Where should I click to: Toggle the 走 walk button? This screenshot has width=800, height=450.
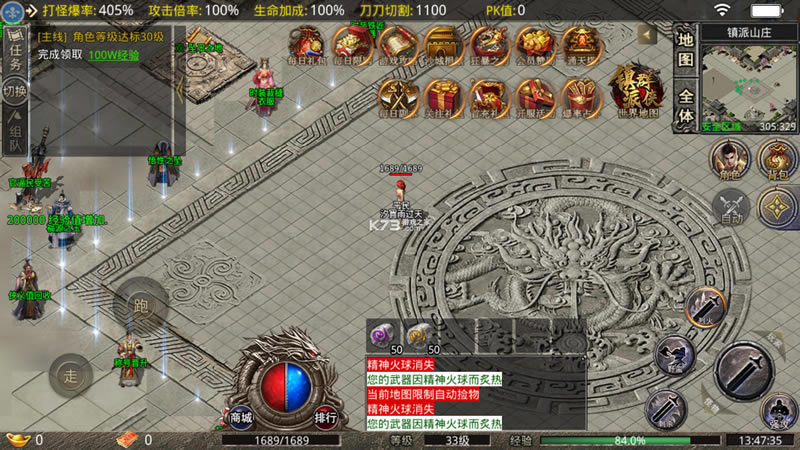[71, 376]
